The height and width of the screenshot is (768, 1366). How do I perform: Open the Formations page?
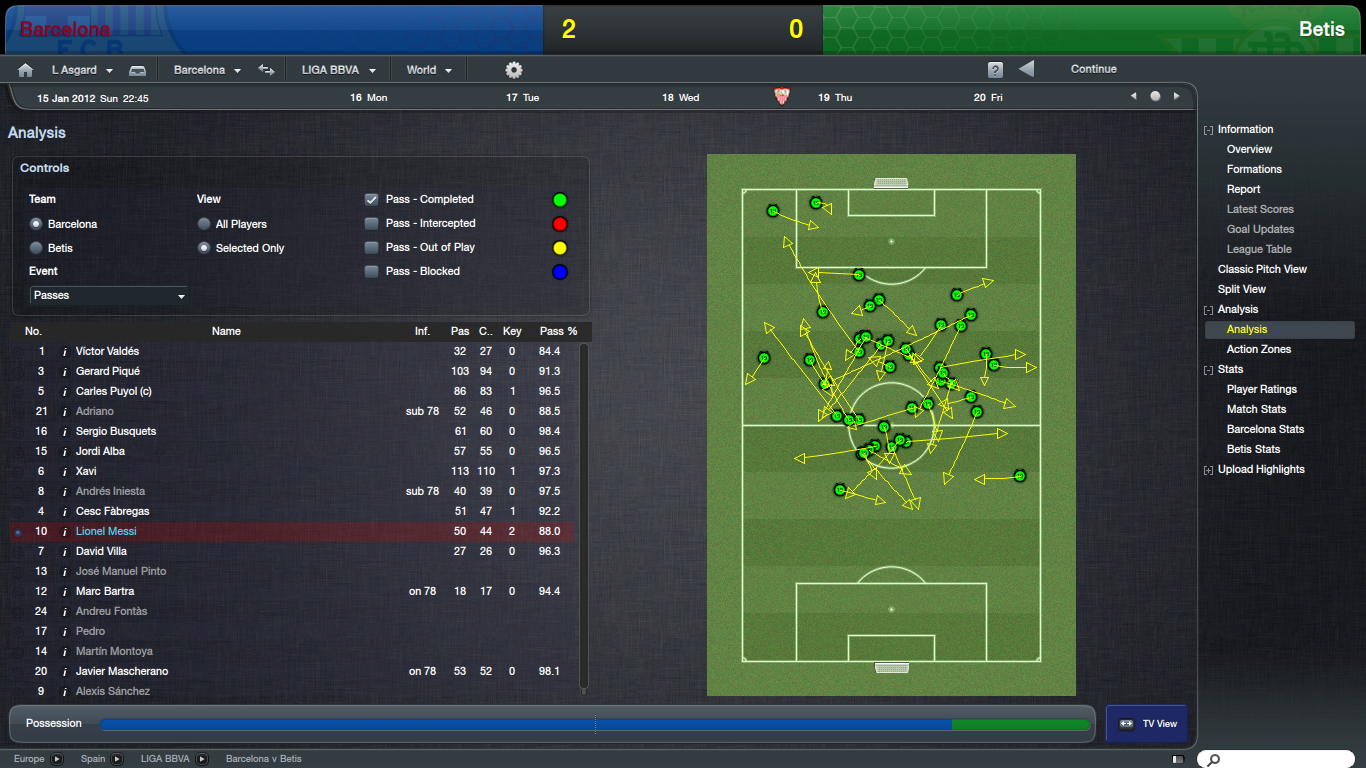[x=1254, y=169]
